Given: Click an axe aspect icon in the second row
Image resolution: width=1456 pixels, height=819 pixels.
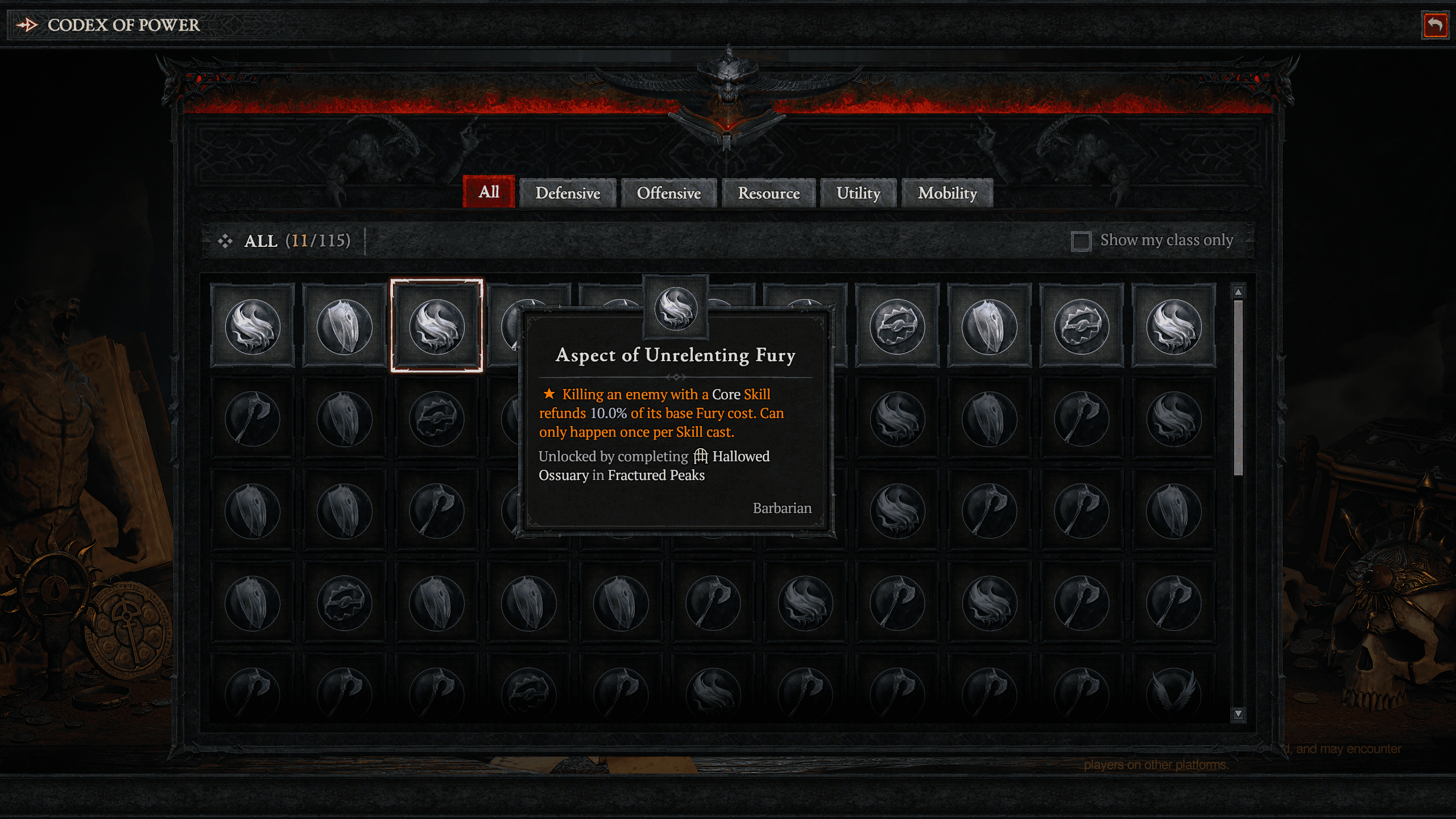Looking at the screenshot, I should (253, 419).
